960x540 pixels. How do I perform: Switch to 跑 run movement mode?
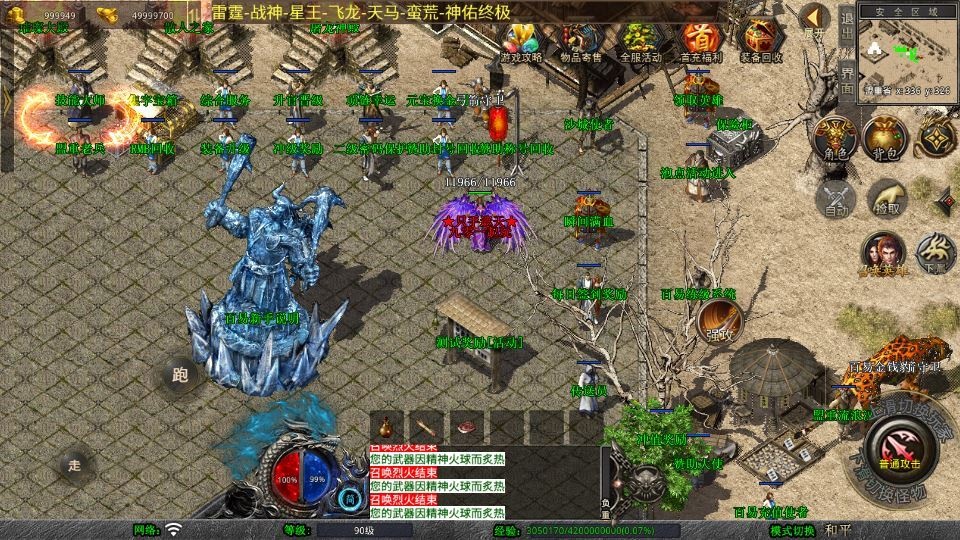coord(180,375)
